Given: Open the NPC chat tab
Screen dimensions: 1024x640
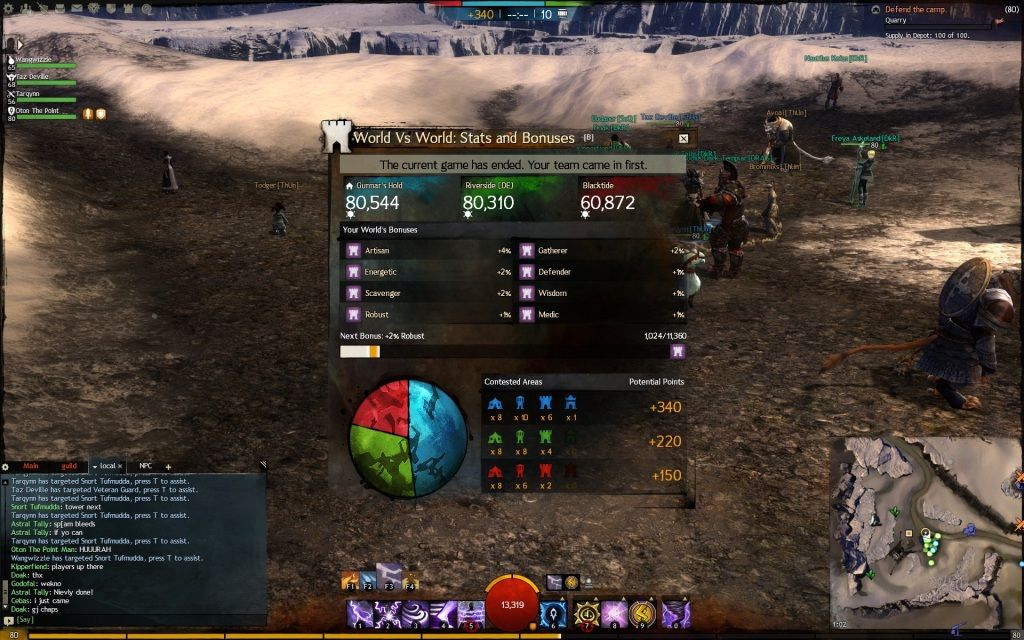Looking at the screenshot, I should tap(146, 466).
